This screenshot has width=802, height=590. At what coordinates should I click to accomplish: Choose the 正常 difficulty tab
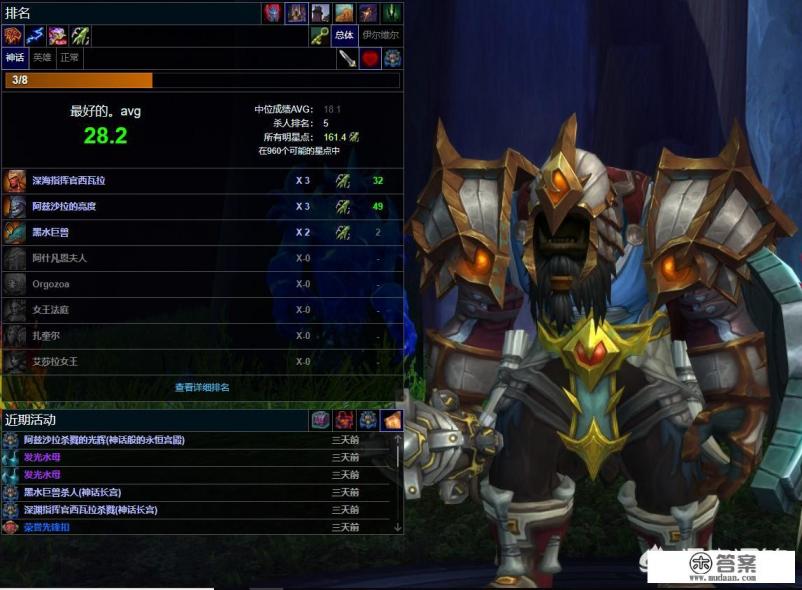click(x=69, y=58)
